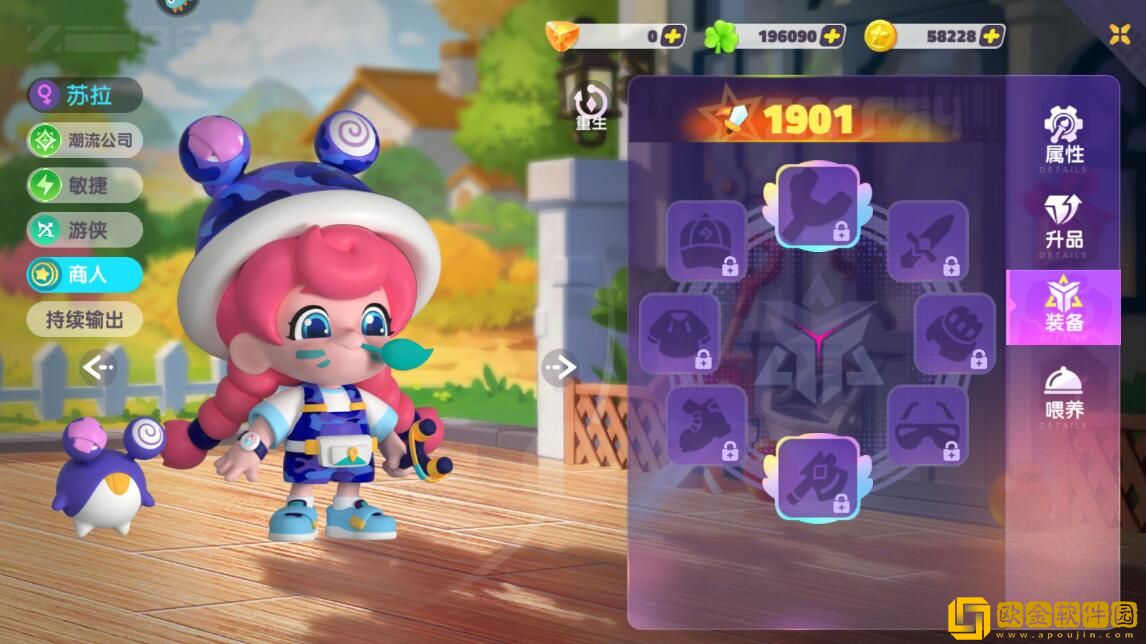Click the 潮流公司 faction tag
The width and height of the screenshot is (1146, 644).
[85, 140]
